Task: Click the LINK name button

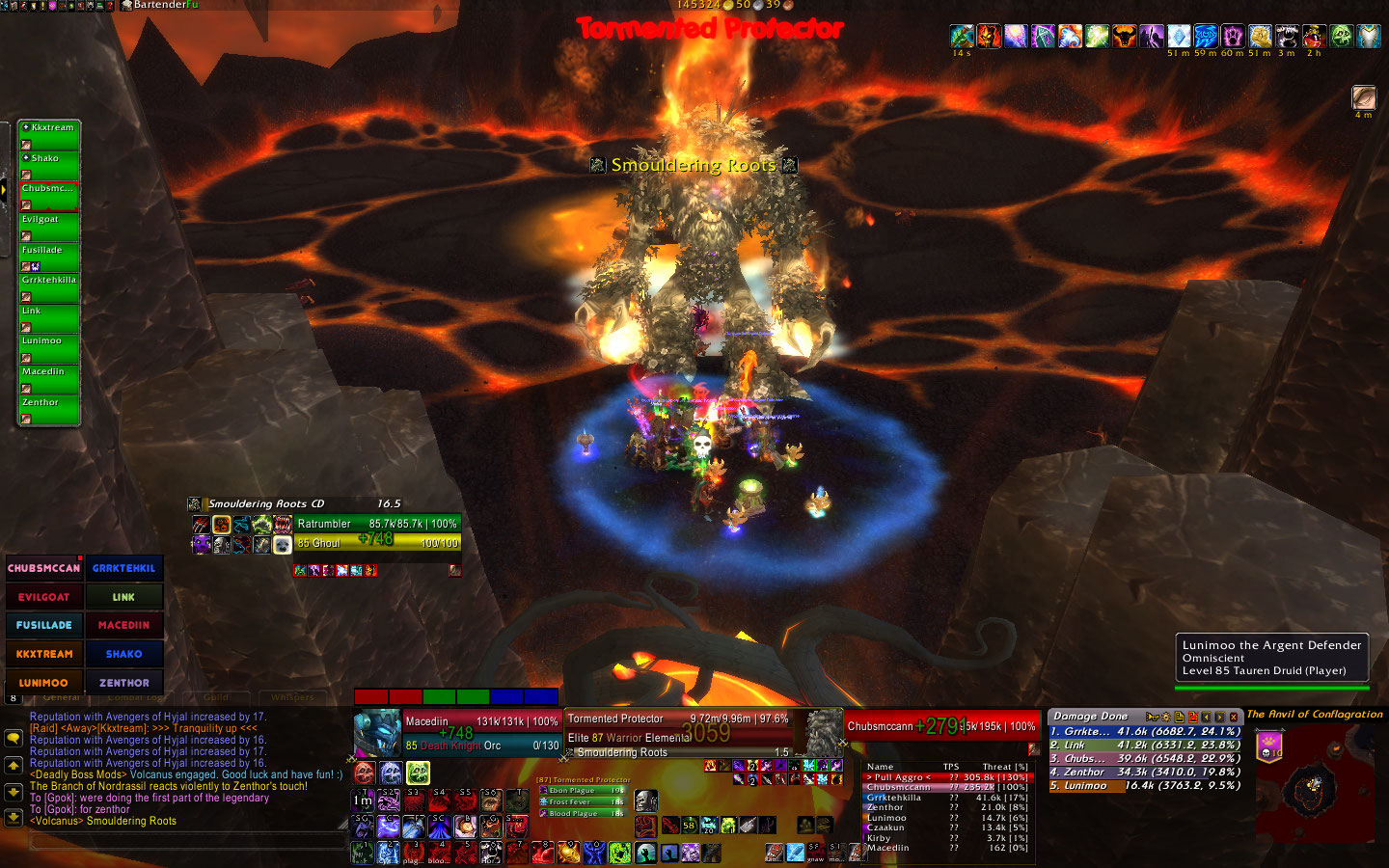Action: click(124, 597)
